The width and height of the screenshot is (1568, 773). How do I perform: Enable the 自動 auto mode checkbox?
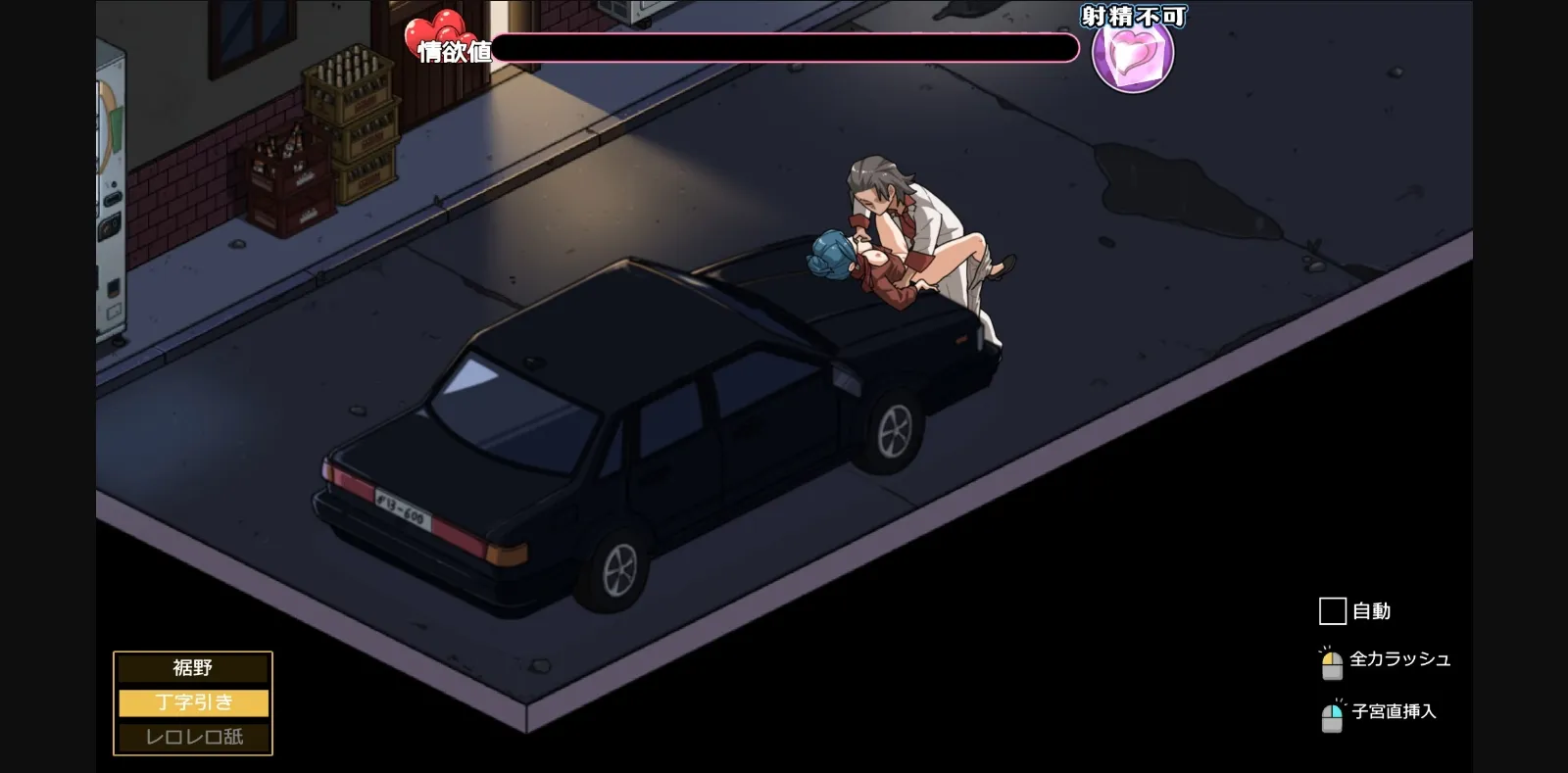[1331, 611]
